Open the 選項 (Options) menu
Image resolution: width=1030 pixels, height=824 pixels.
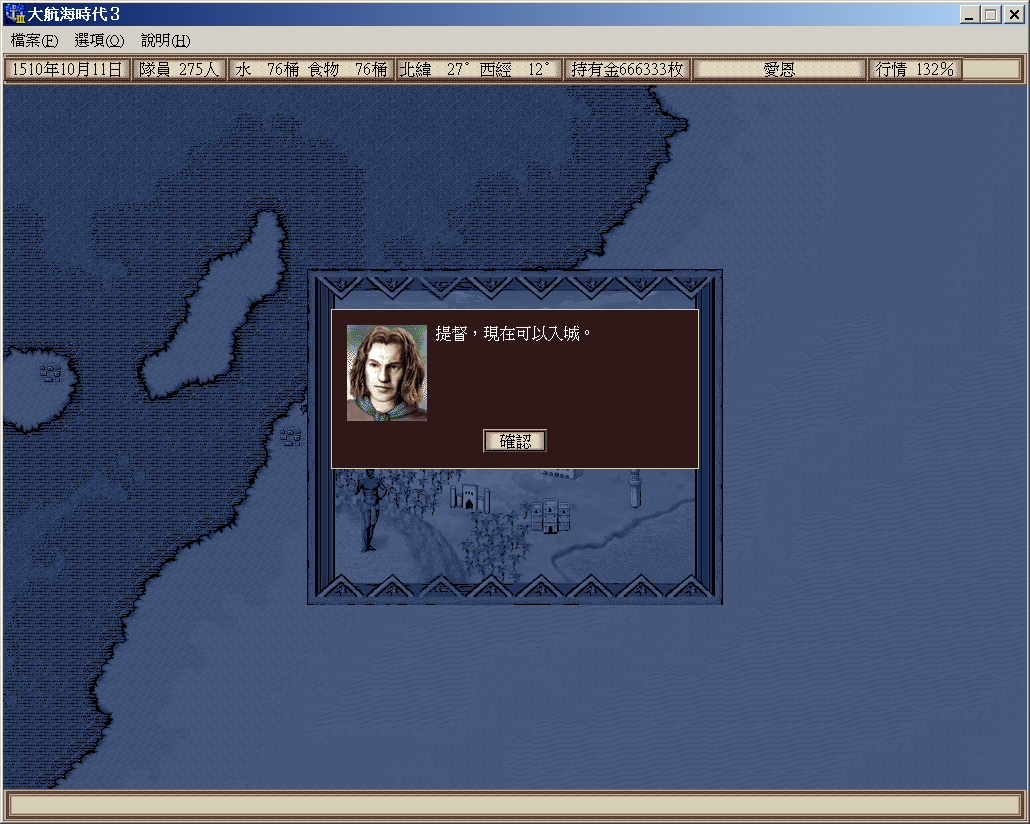pos(99,41)
